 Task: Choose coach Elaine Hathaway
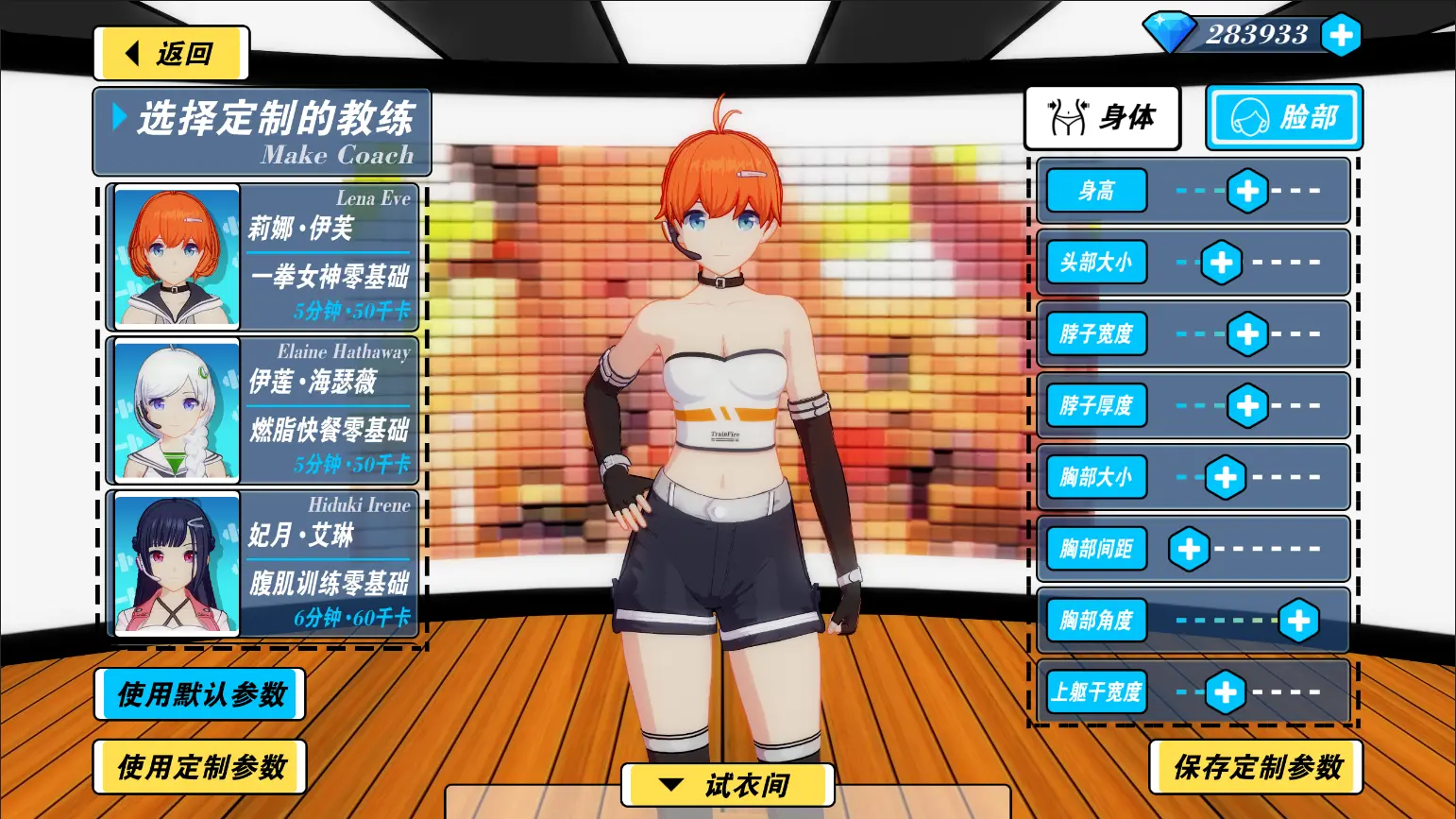(262, 410)
